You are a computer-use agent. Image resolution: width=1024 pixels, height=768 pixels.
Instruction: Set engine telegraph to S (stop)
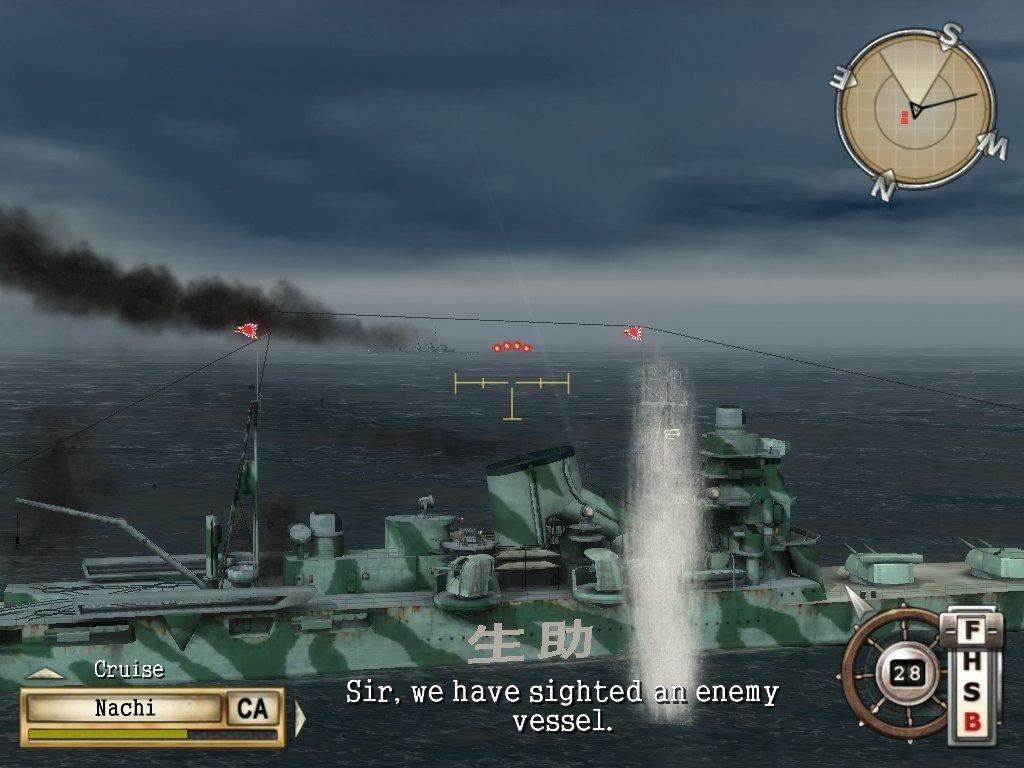click(x=970, y=695)
